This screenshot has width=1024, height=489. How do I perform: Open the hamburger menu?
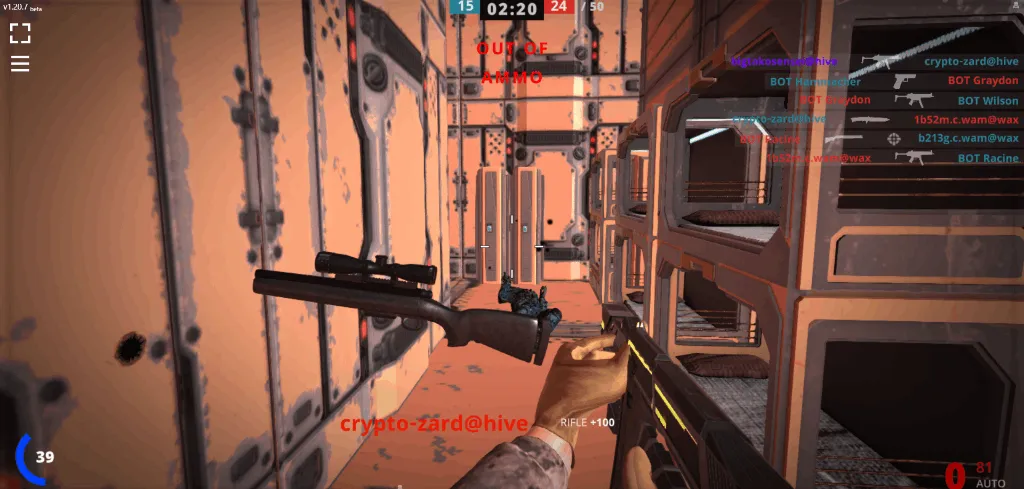(x=20, y=64)
